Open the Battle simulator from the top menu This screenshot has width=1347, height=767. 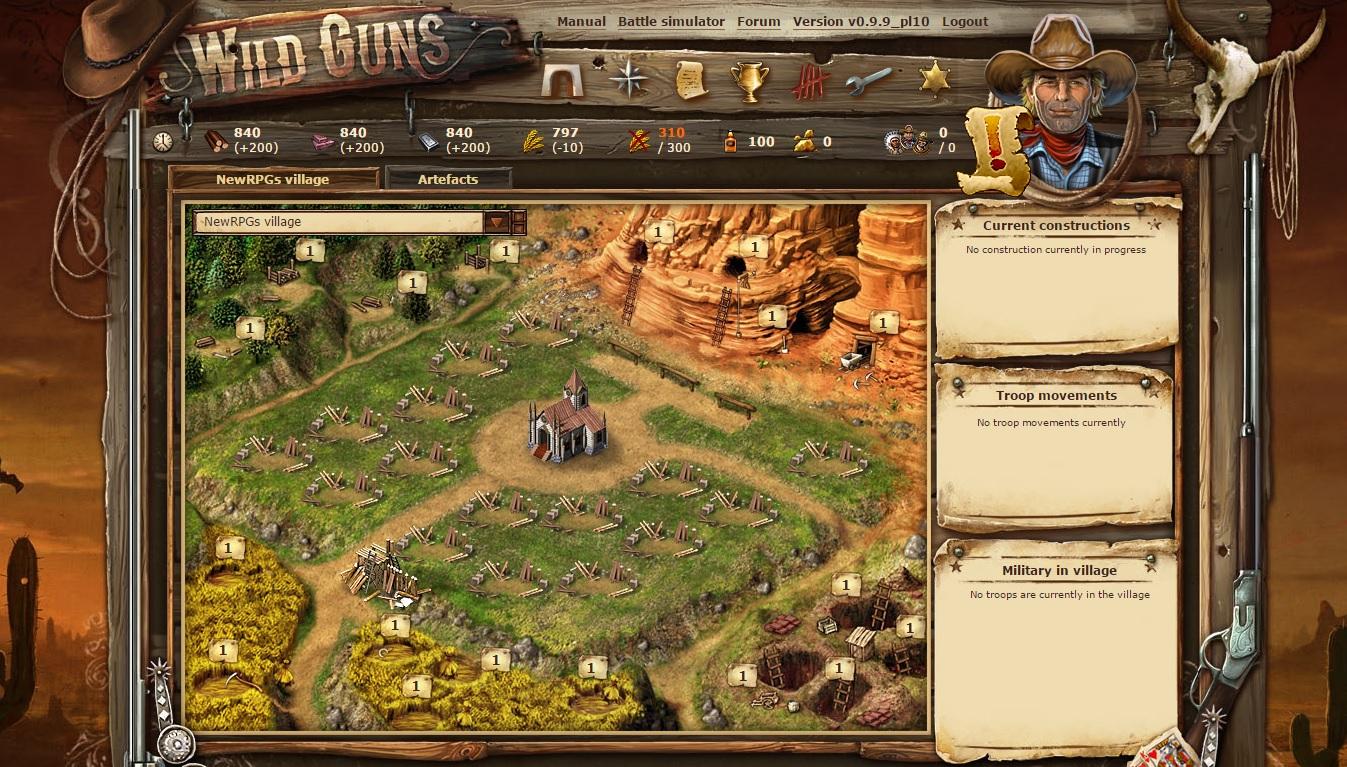click(672, 21)
